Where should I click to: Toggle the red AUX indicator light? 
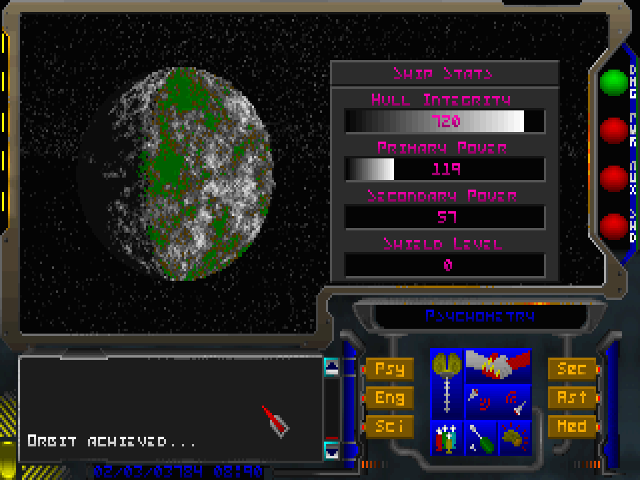[x=611, y=178]
